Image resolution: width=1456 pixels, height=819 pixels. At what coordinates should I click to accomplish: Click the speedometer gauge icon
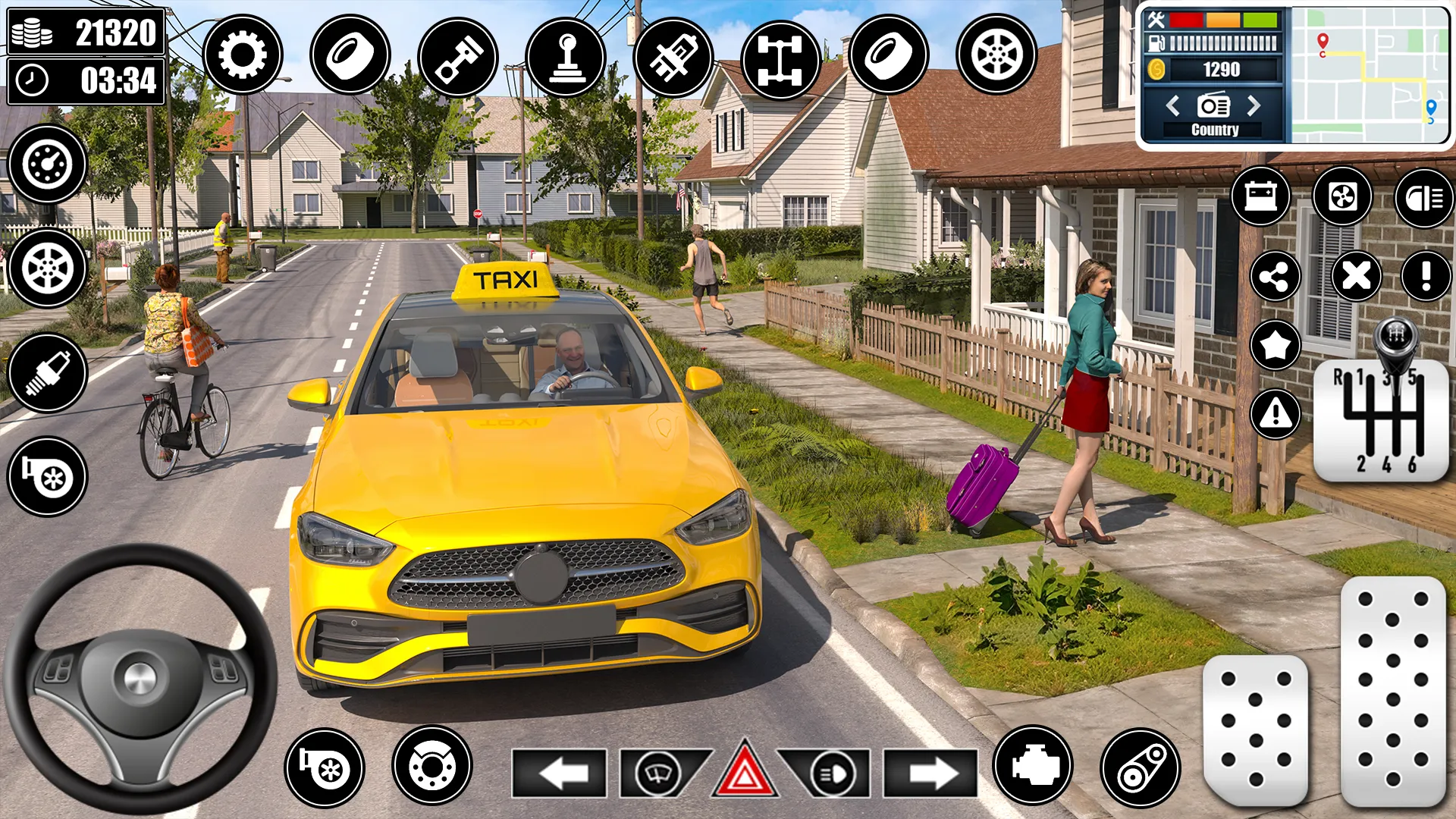click(x=47, y=164)
